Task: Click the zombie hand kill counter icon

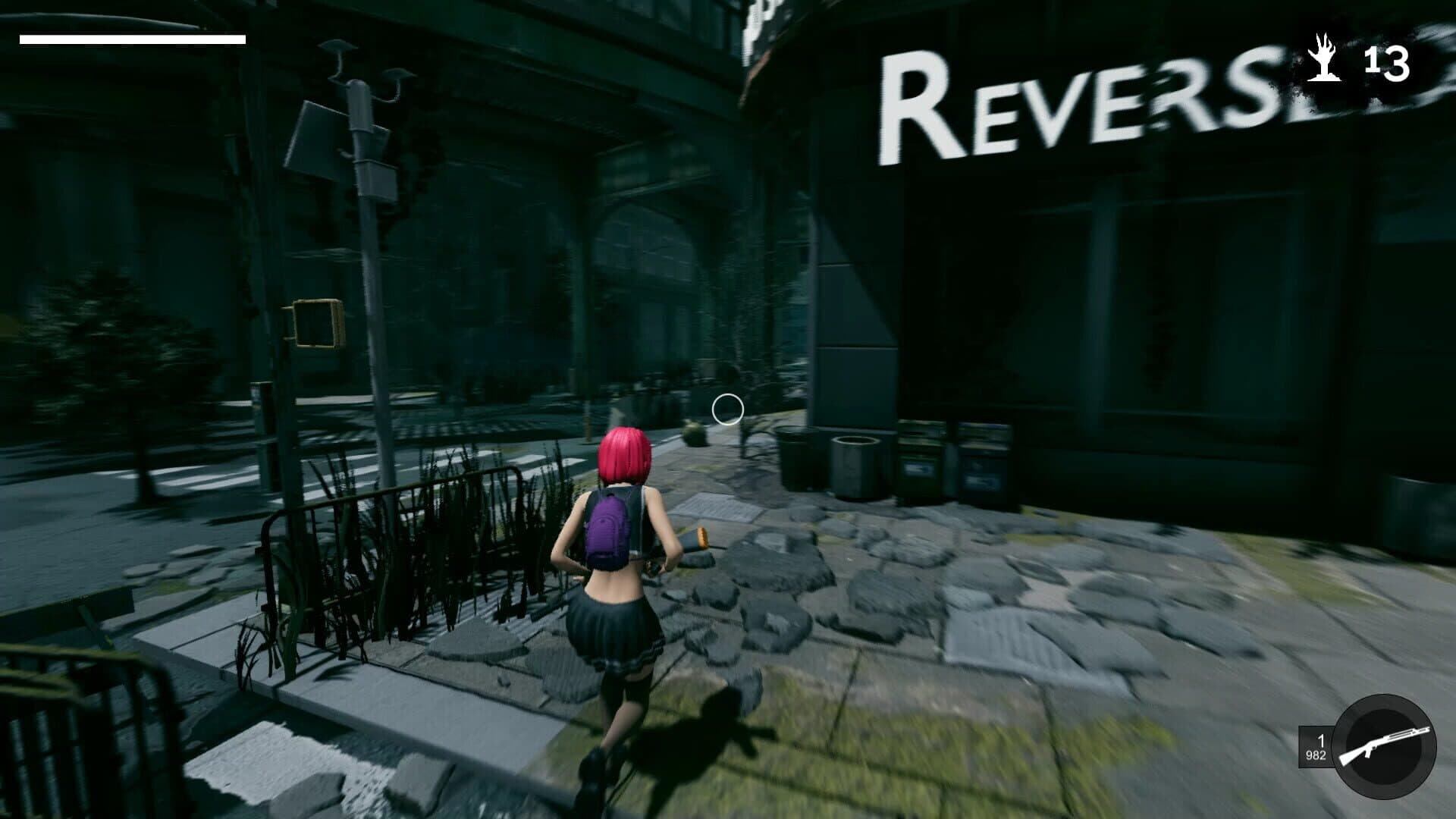Action: (x=1324, y=59)
